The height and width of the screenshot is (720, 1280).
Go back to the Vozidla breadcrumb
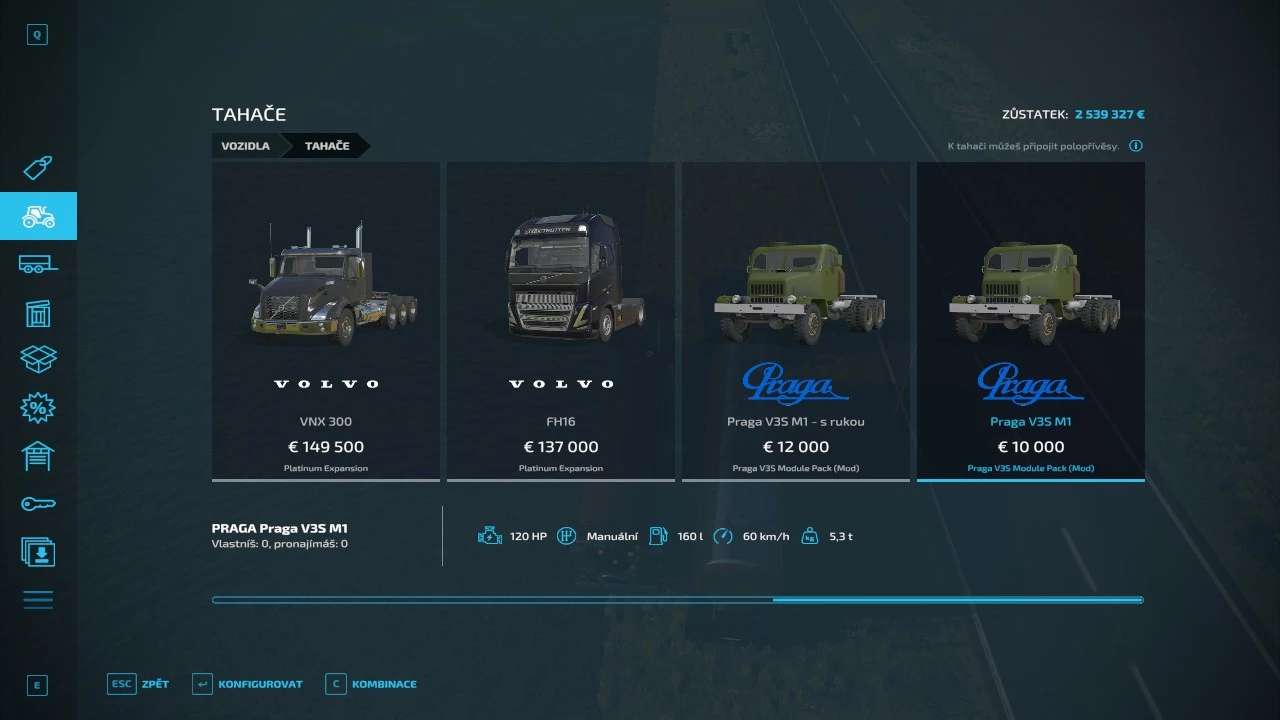(x=245, y=146)
